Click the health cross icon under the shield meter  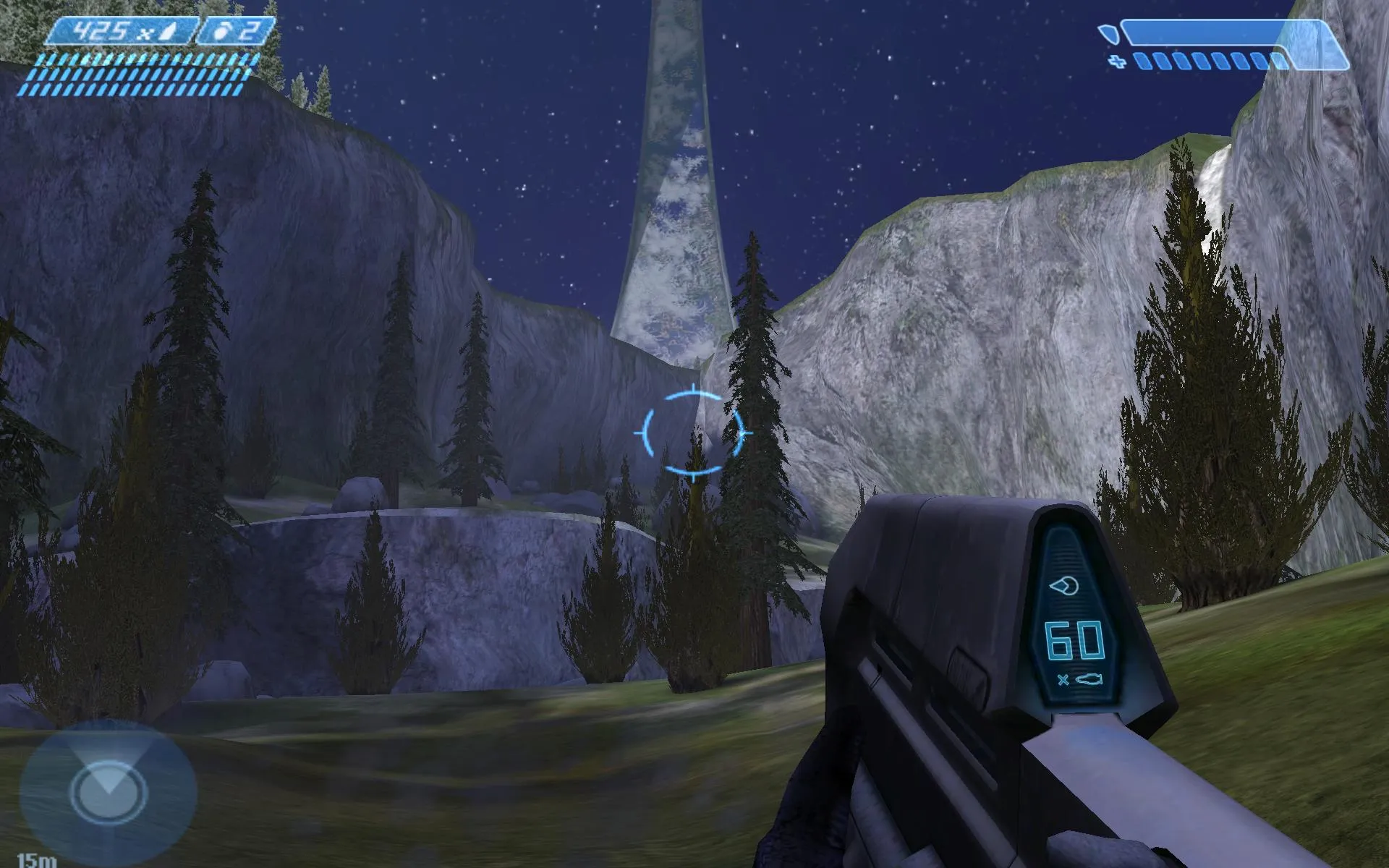point(1117,62)
